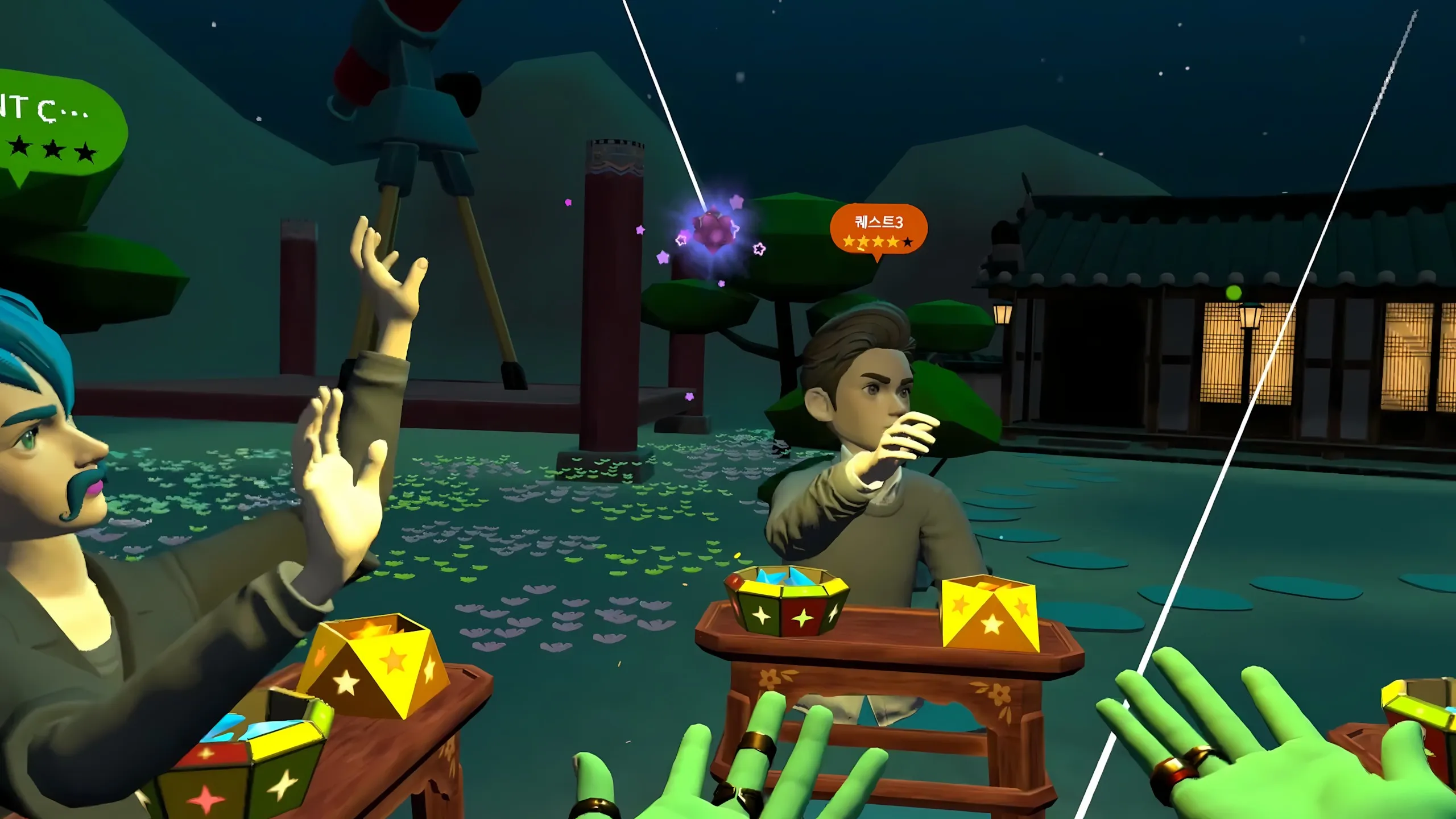Select the orange 퀘스트3 player name tag
The image size is (1456, 819).
tap(878, 230)
